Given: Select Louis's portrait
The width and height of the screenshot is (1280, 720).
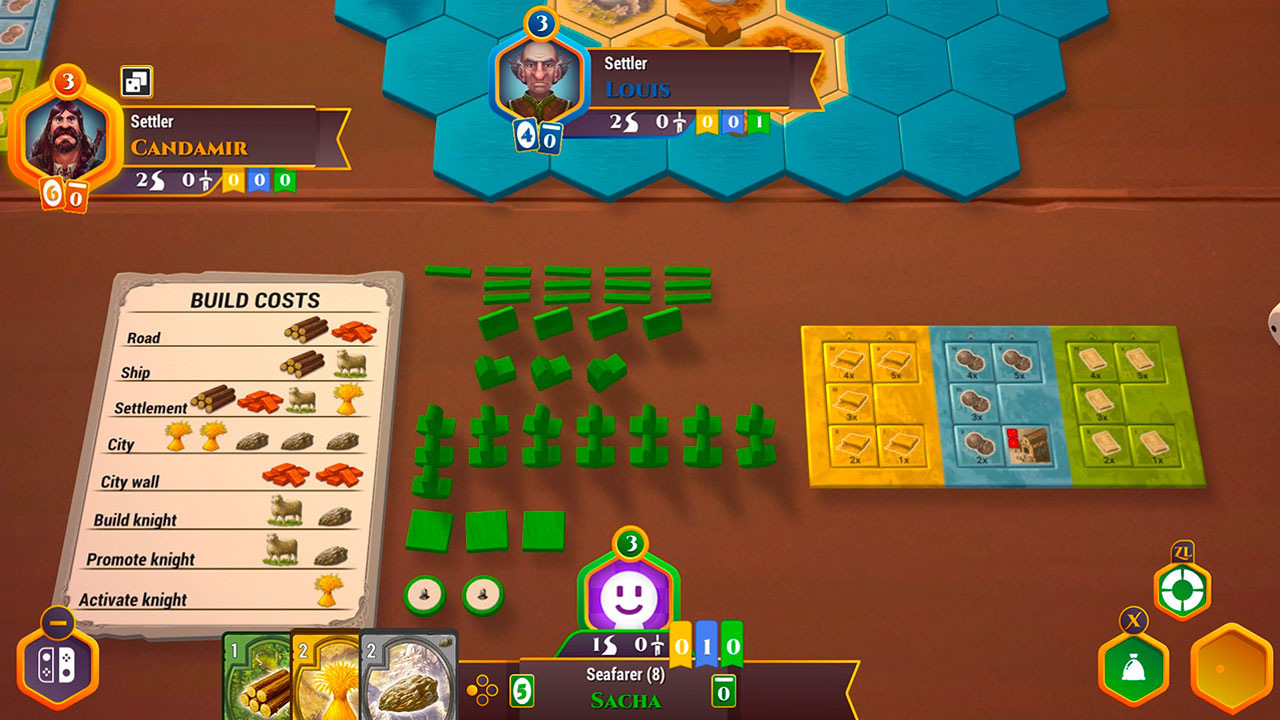Looking at the screenshot, I should [538, 83].
